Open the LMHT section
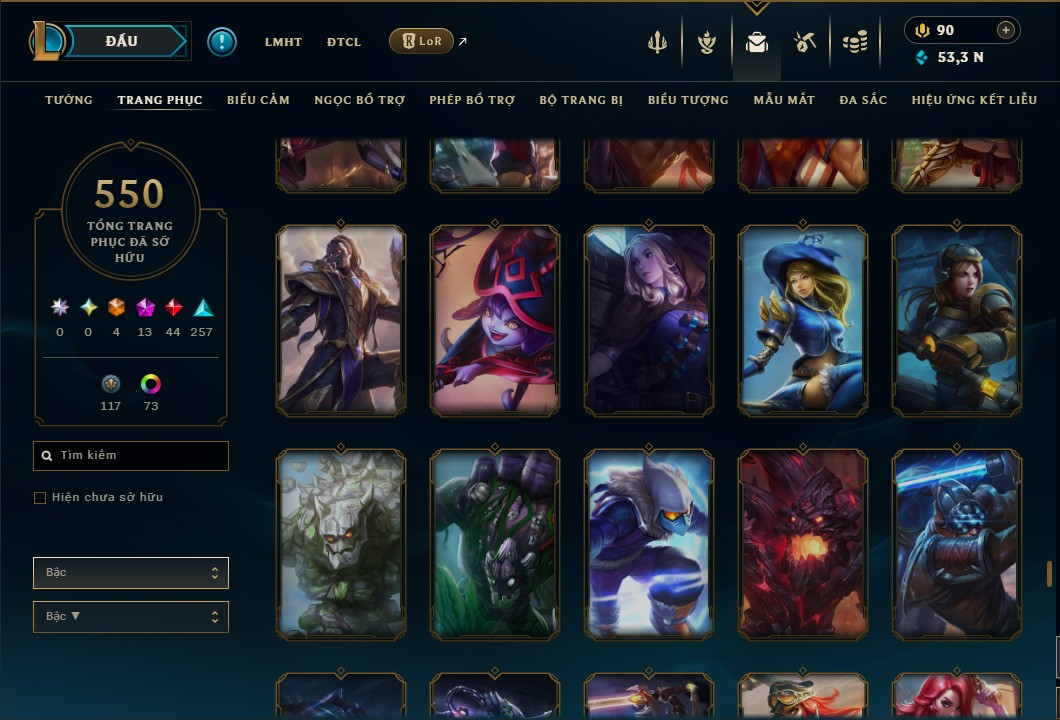 (x=283, y=42)
